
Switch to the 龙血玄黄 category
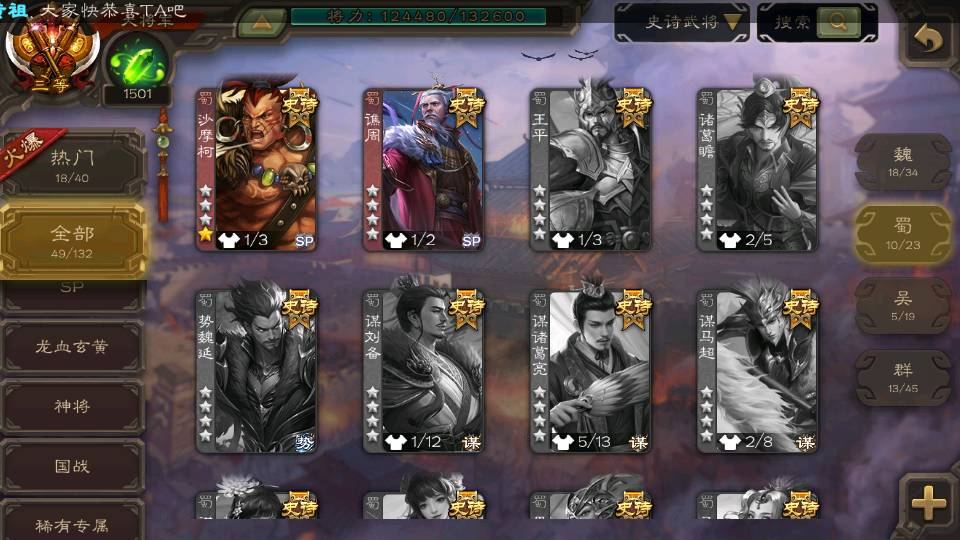click(72, 347)
